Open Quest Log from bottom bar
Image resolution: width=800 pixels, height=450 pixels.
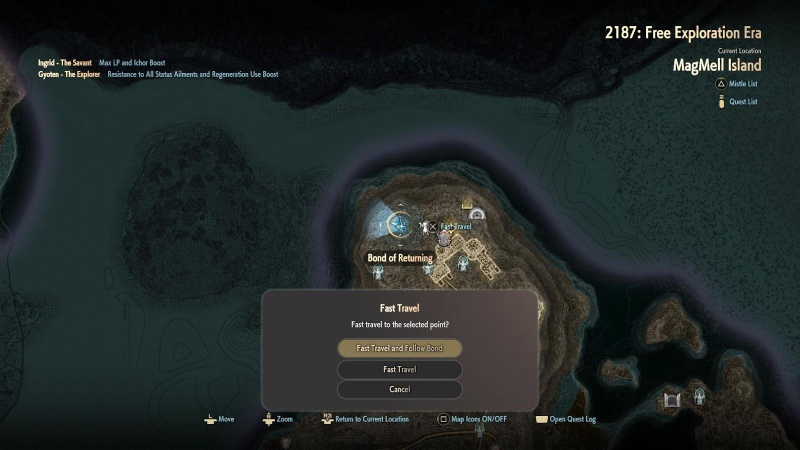pyautogui.click(x=568, y=419)
